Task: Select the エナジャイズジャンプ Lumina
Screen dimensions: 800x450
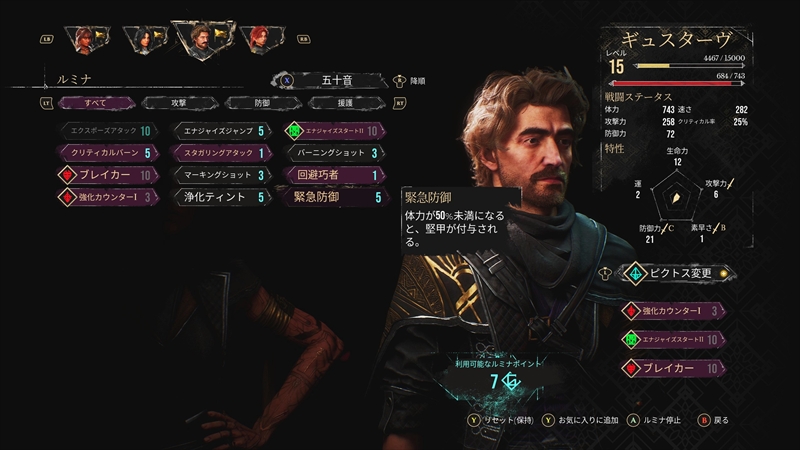Action: tap(219, 131)
